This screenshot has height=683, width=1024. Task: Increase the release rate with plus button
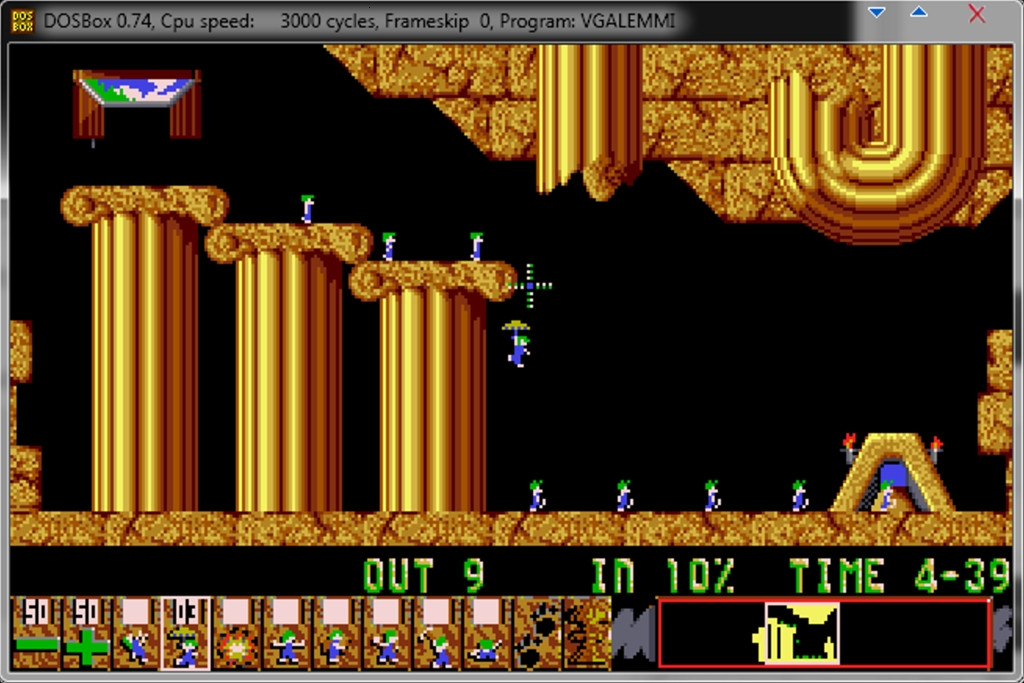pyautogui.click(x=87, y=633)
